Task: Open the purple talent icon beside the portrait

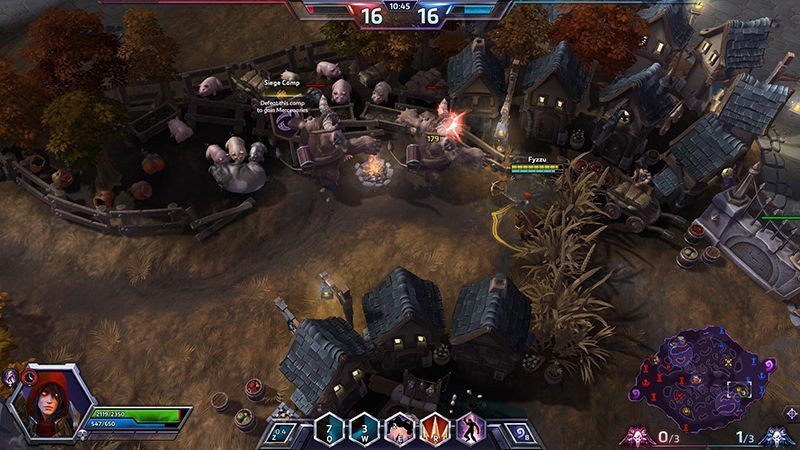Action: coord(11,377)
